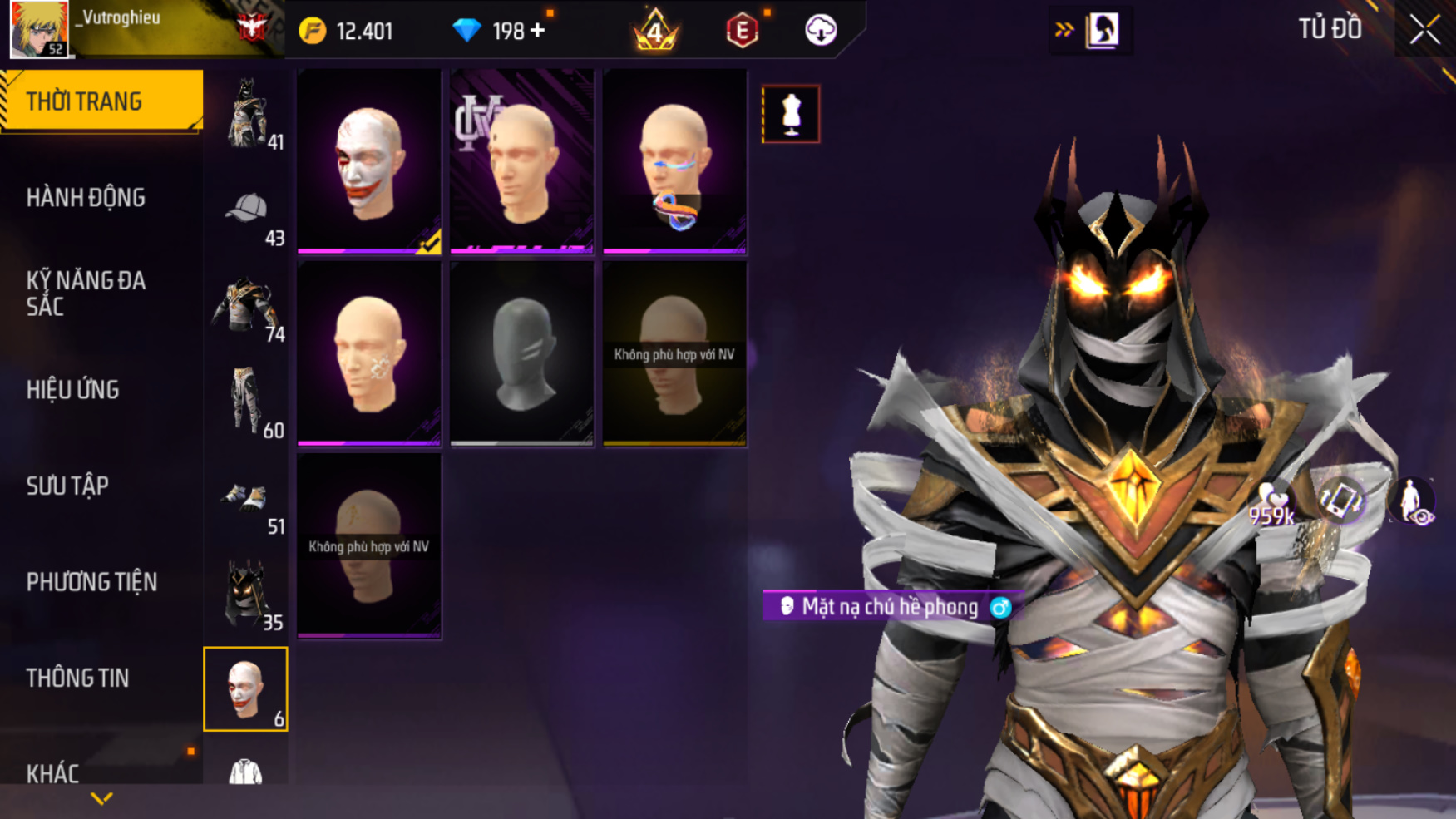Screen dimensions: 1456x819
Task: Click the cloud download icon
Action: coord(820,31)
